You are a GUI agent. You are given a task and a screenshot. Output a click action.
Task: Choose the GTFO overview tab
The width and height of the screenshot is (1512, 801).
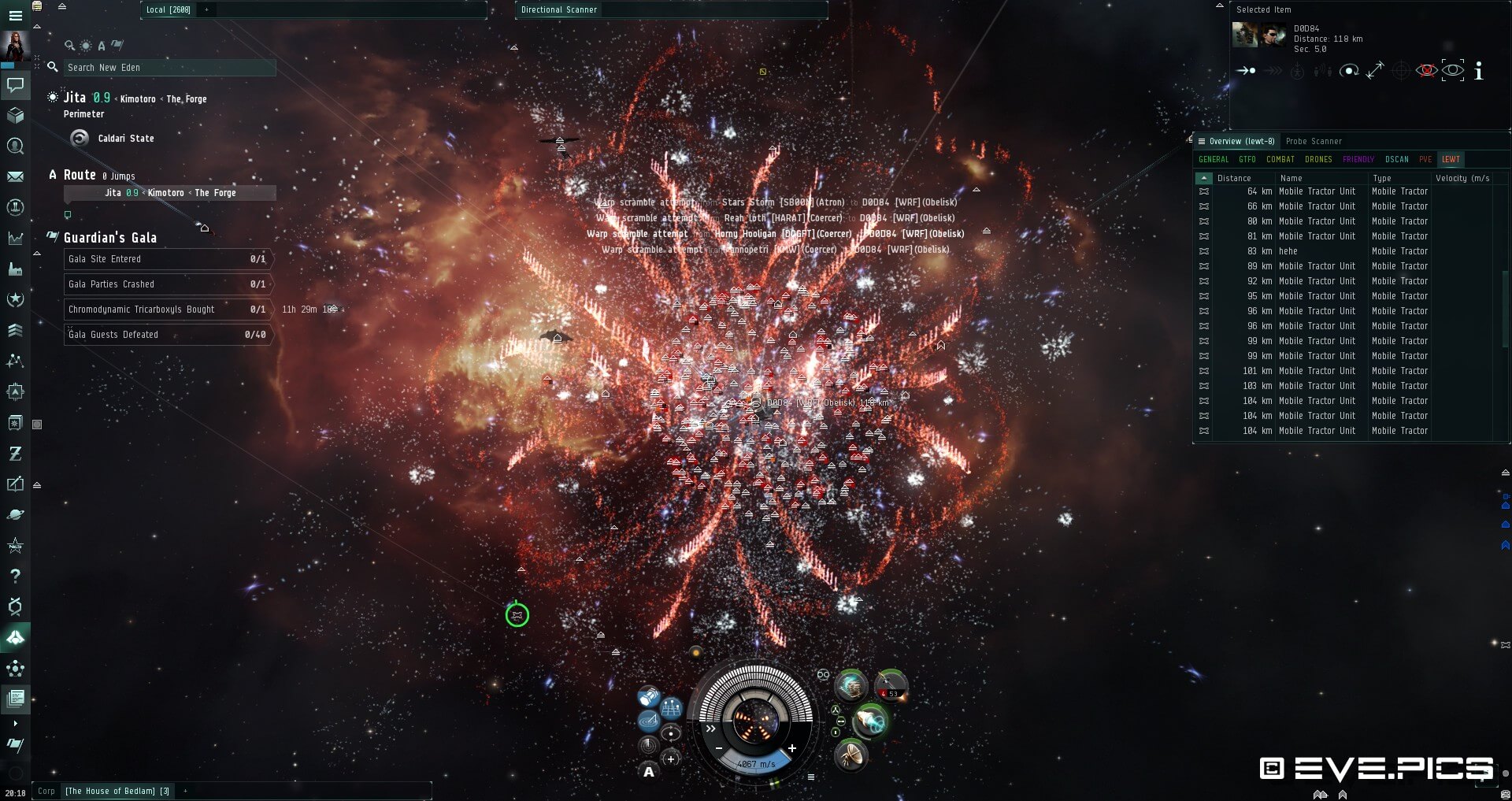tap(1247, 160)
